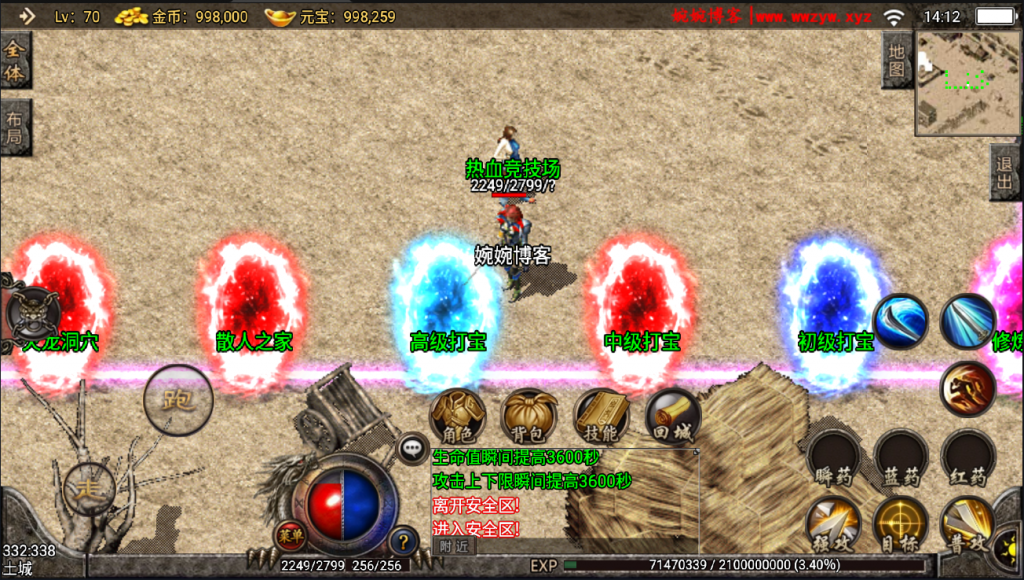Open the red 菜单 menu button

290,533
